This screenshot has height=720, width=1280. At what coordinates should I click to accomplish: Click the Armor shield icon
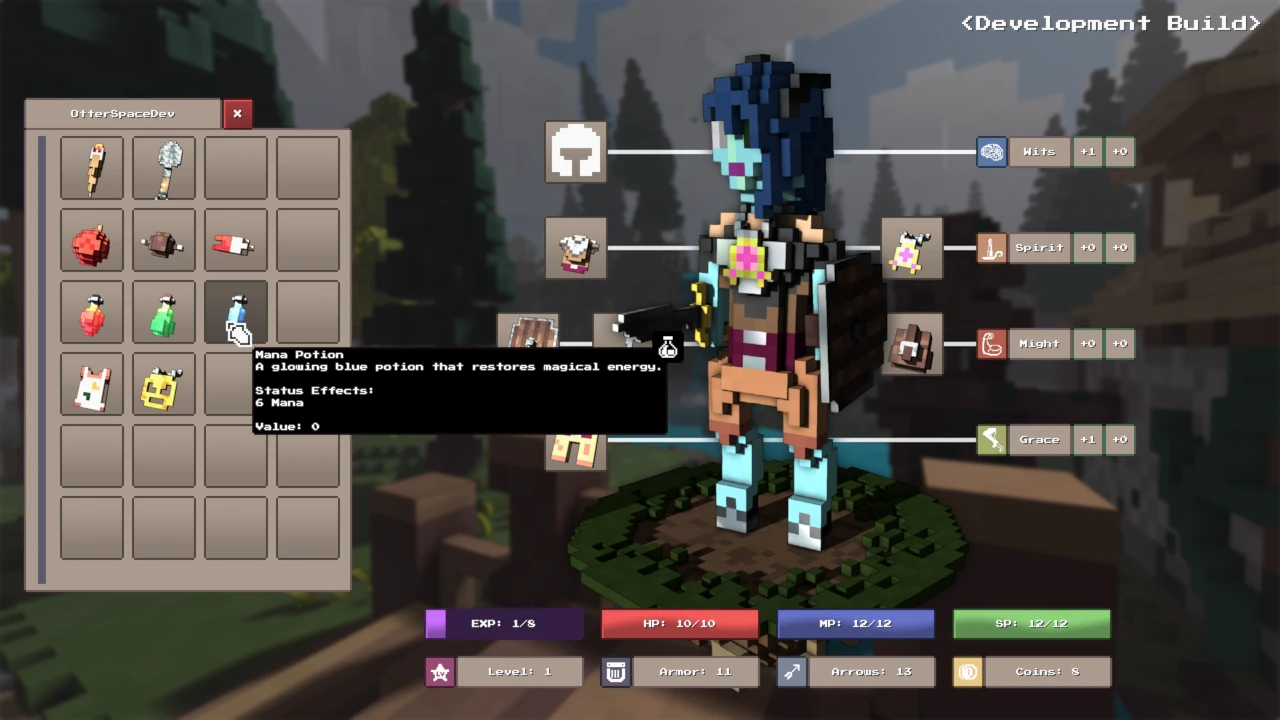615,671
